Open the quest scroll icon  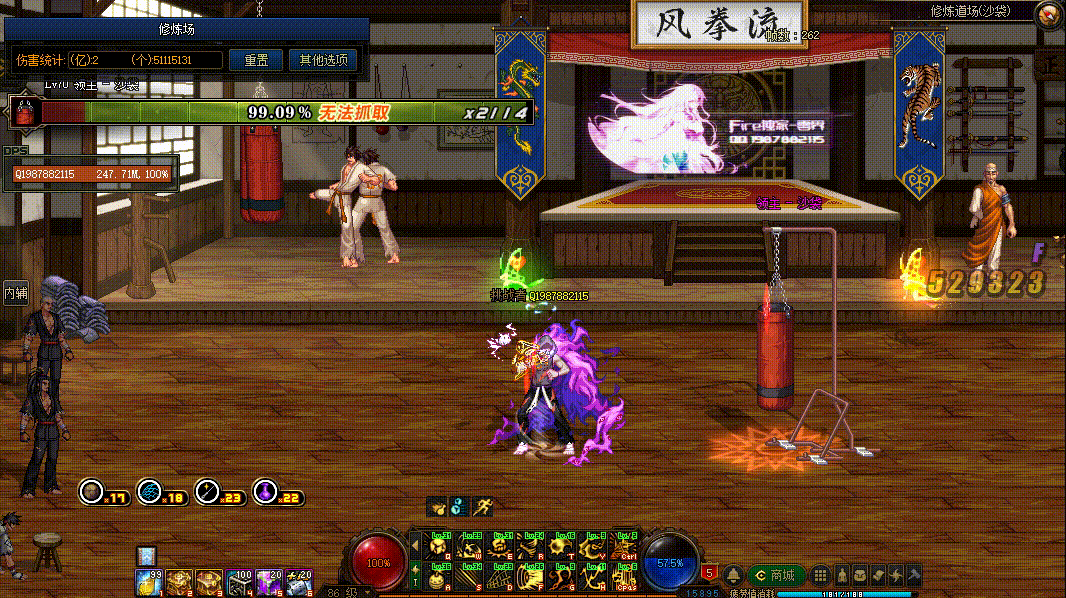tap(877, 575)
